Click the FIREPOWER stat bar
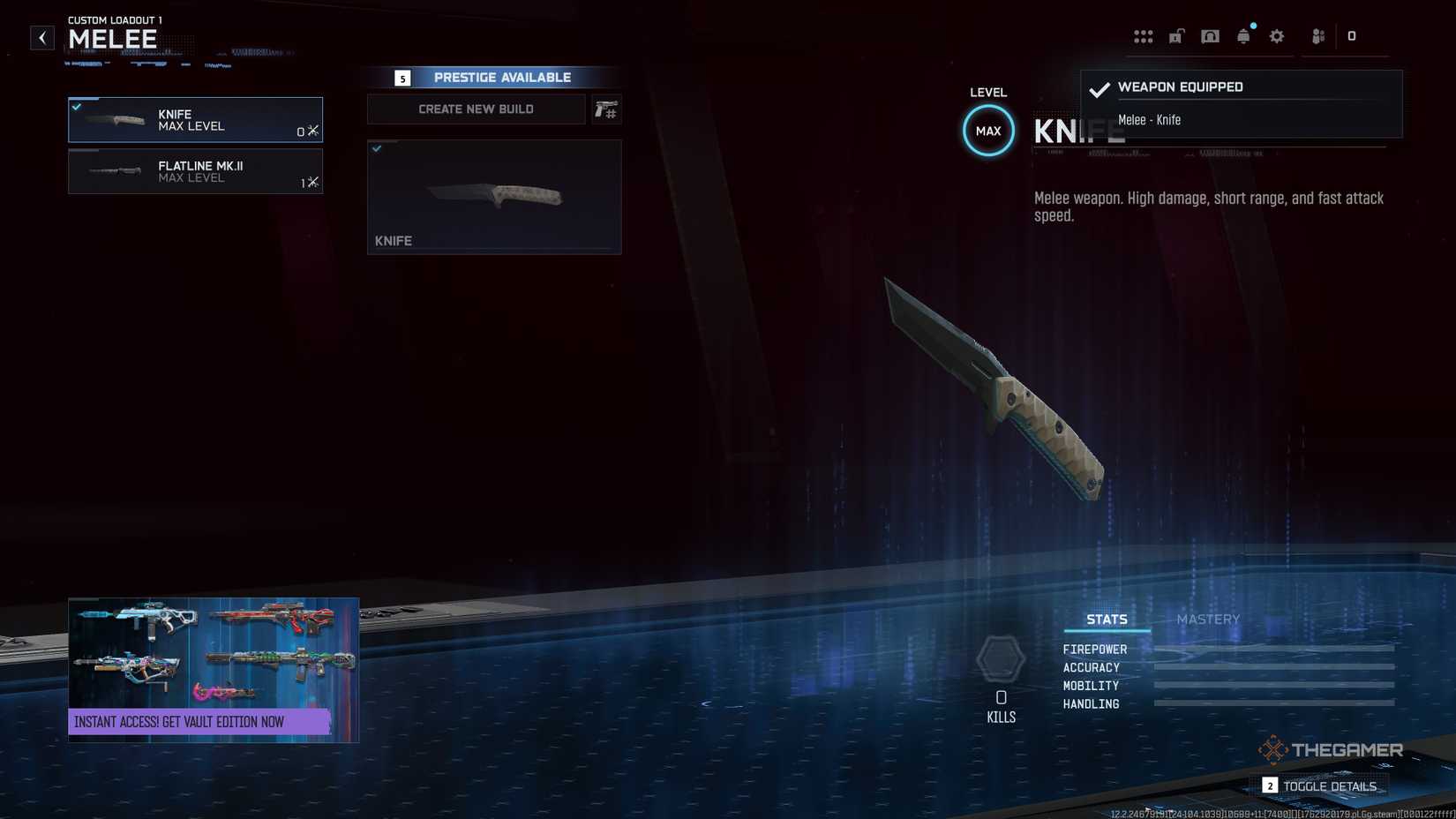Image resolution: width=1456 pixels, height=819 pixels. (x=1273, y=649)
